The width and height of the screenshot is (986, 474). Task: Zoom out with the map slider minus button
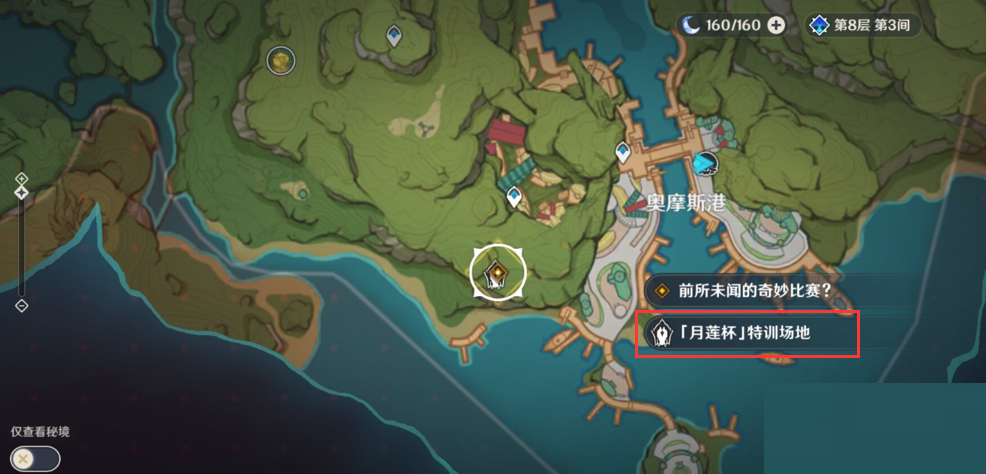pyautogui.click(x=22, y=305)
